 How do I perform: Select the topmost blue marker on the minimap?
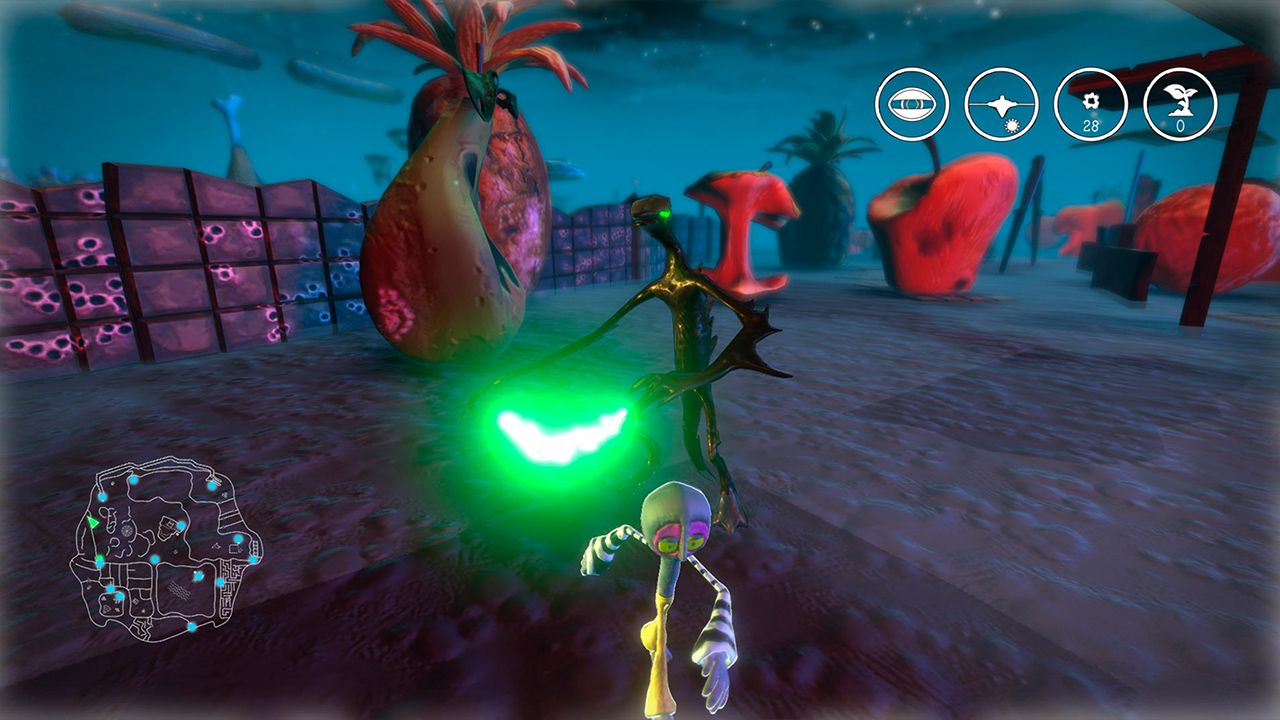pyautogui.click(x=133, y=479)
